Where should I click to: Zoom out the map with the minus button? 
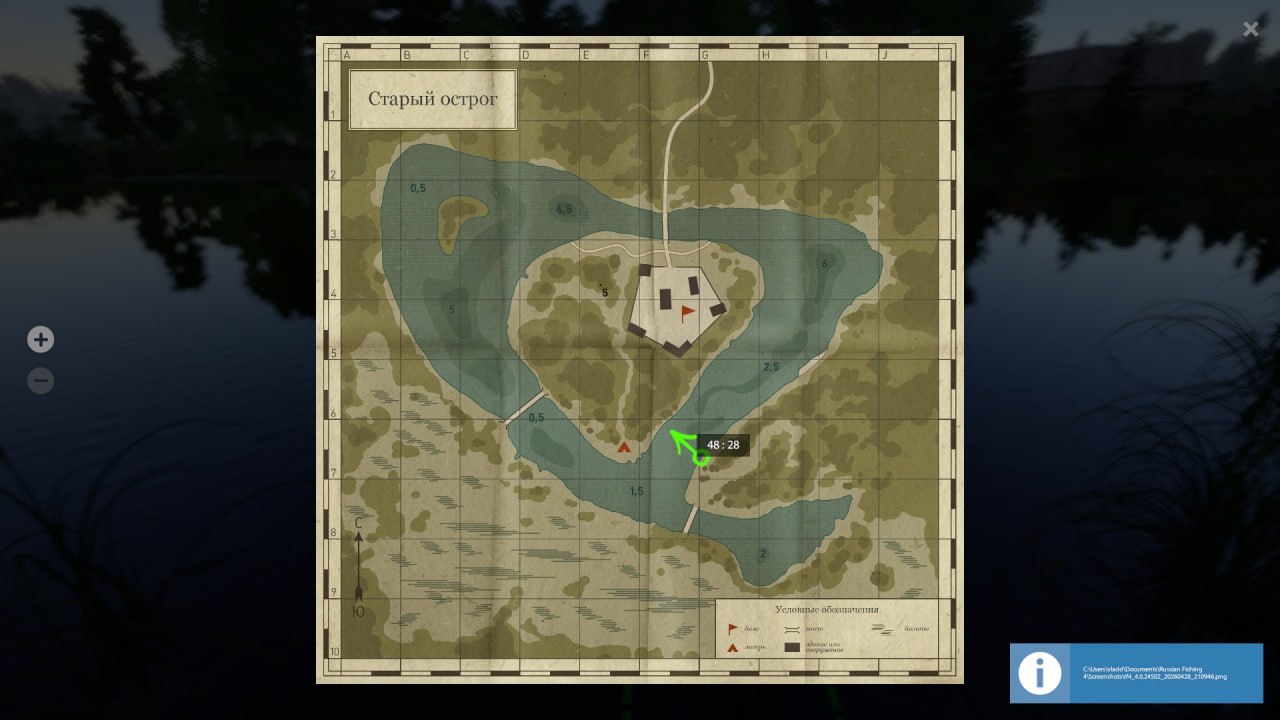(40, 381)
